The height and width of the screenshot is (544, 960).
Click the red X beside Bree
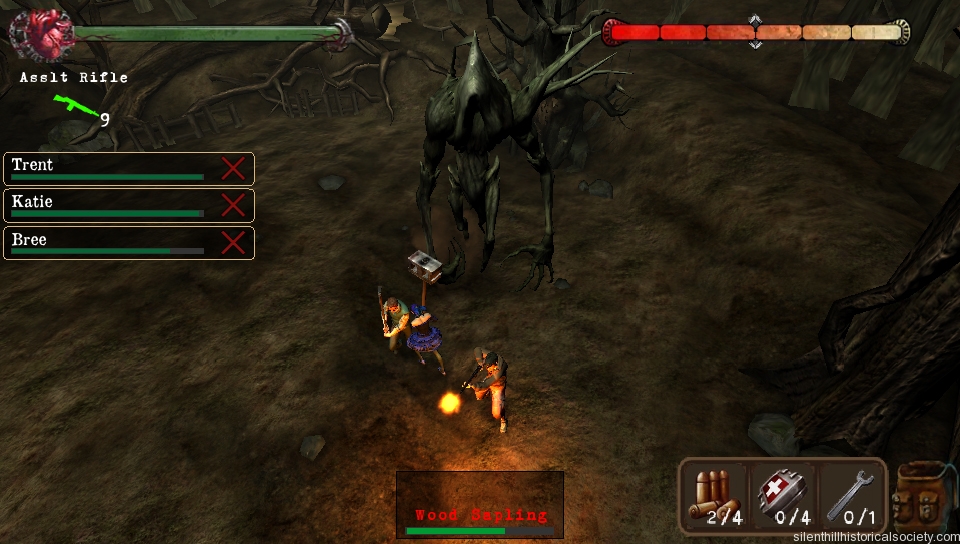pos(233,242)
